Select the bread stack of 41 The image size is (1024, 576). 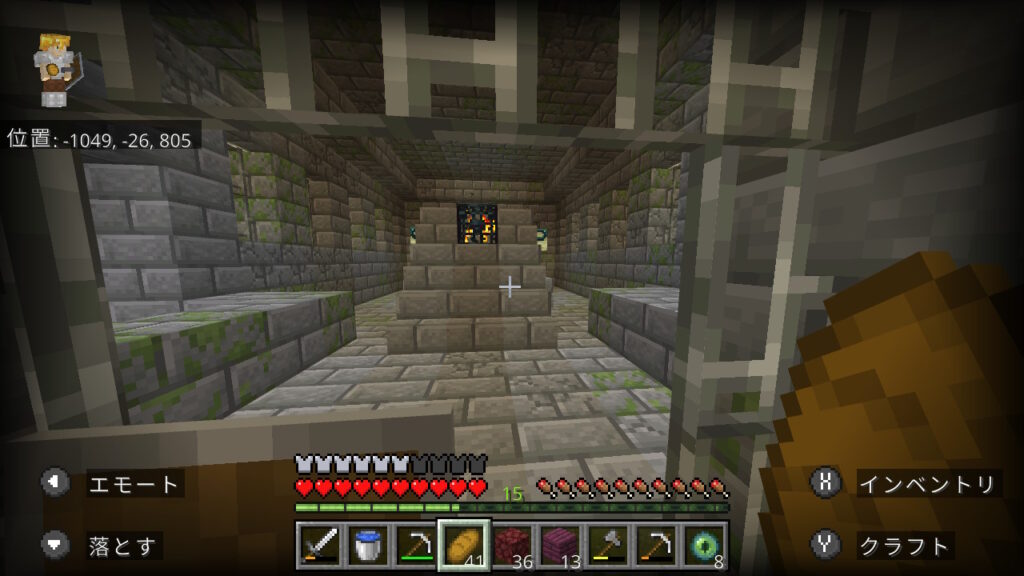(x=463, y=545)
